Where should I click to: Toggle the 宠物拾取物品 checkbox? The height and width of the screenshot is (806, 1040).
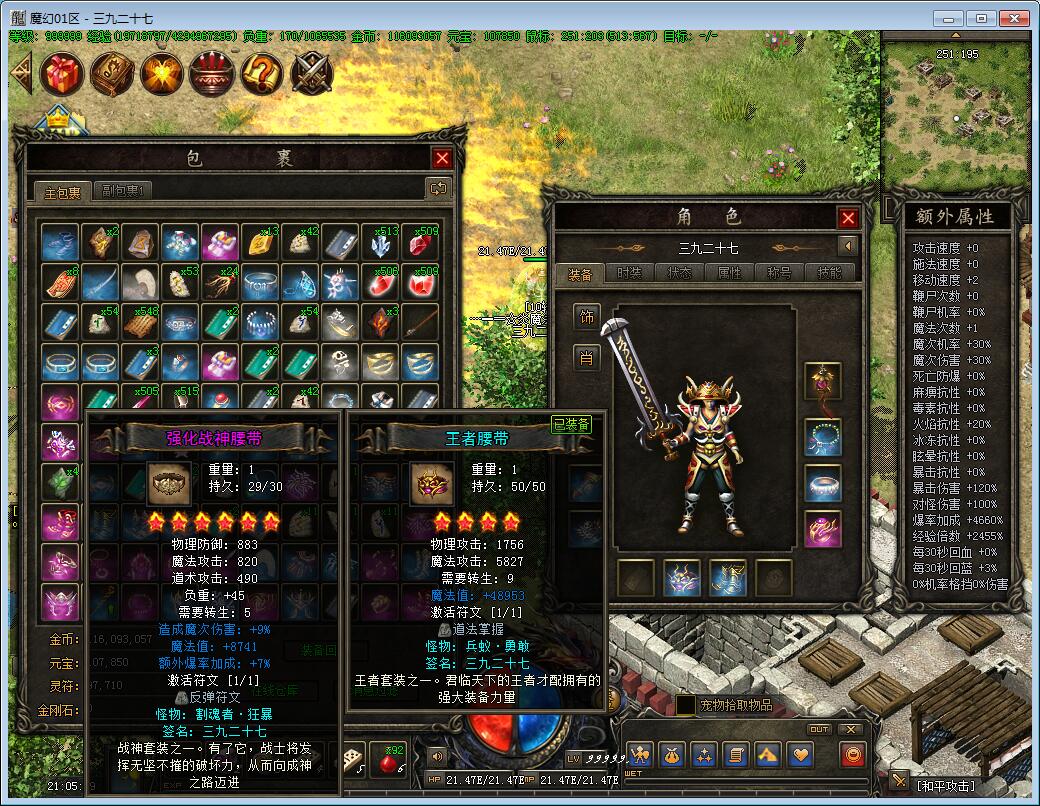tap(686, 705)
